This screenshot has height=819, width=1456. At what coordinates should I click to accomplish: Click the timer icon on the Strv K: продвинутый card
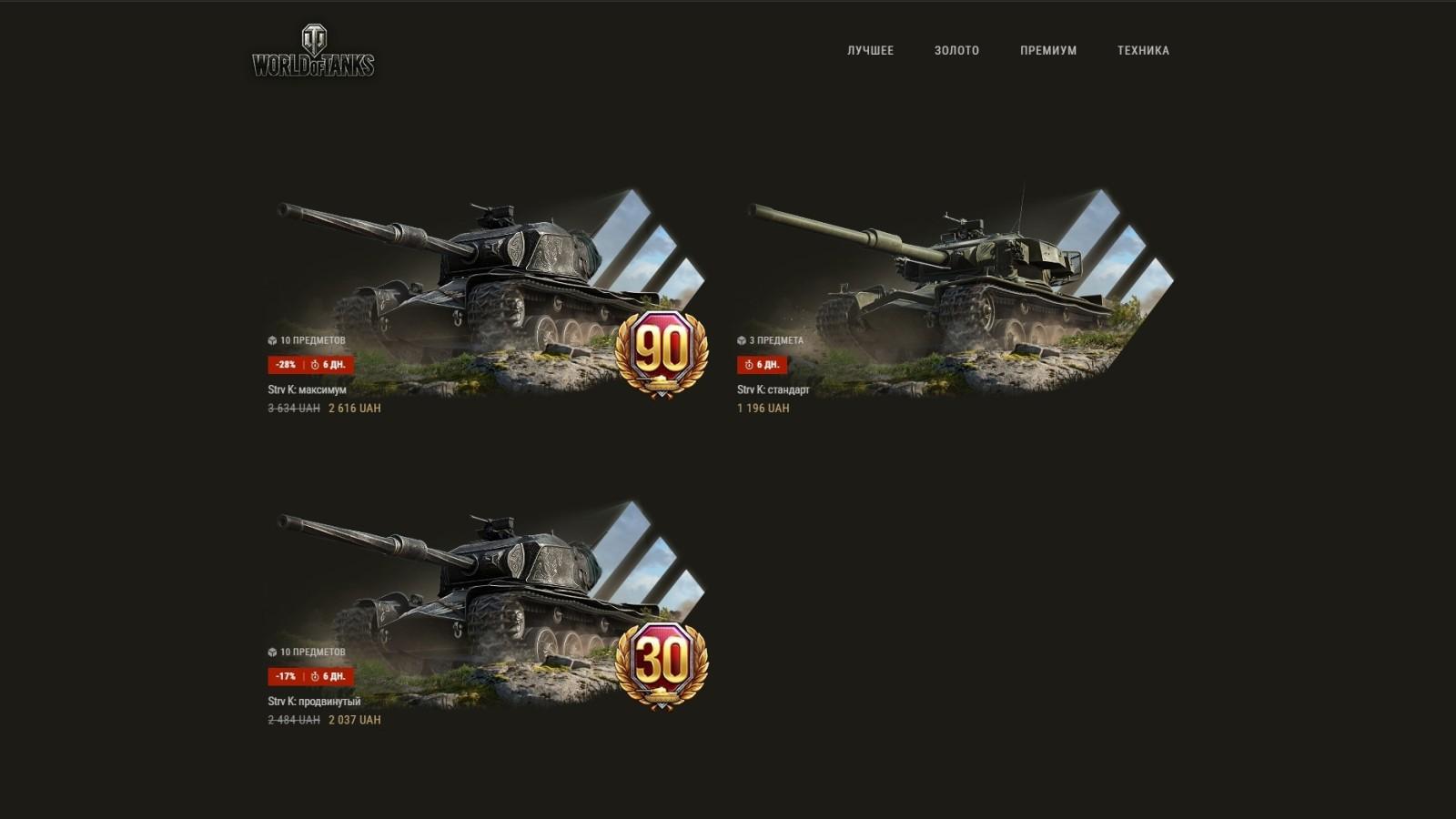click(314, 676)
